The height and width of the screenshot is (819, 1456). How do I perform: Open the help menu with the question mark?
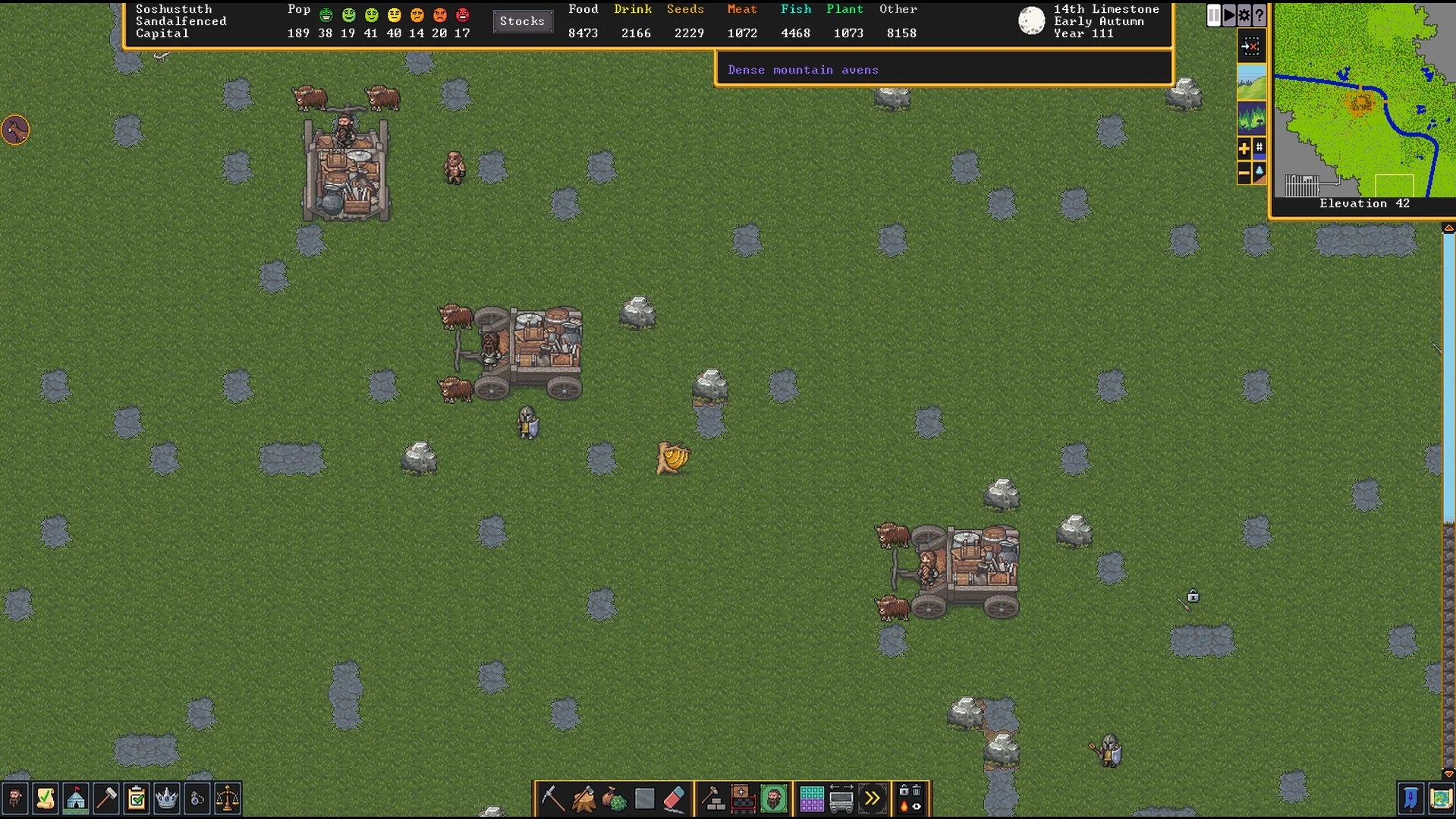[x=1259, y=15]
